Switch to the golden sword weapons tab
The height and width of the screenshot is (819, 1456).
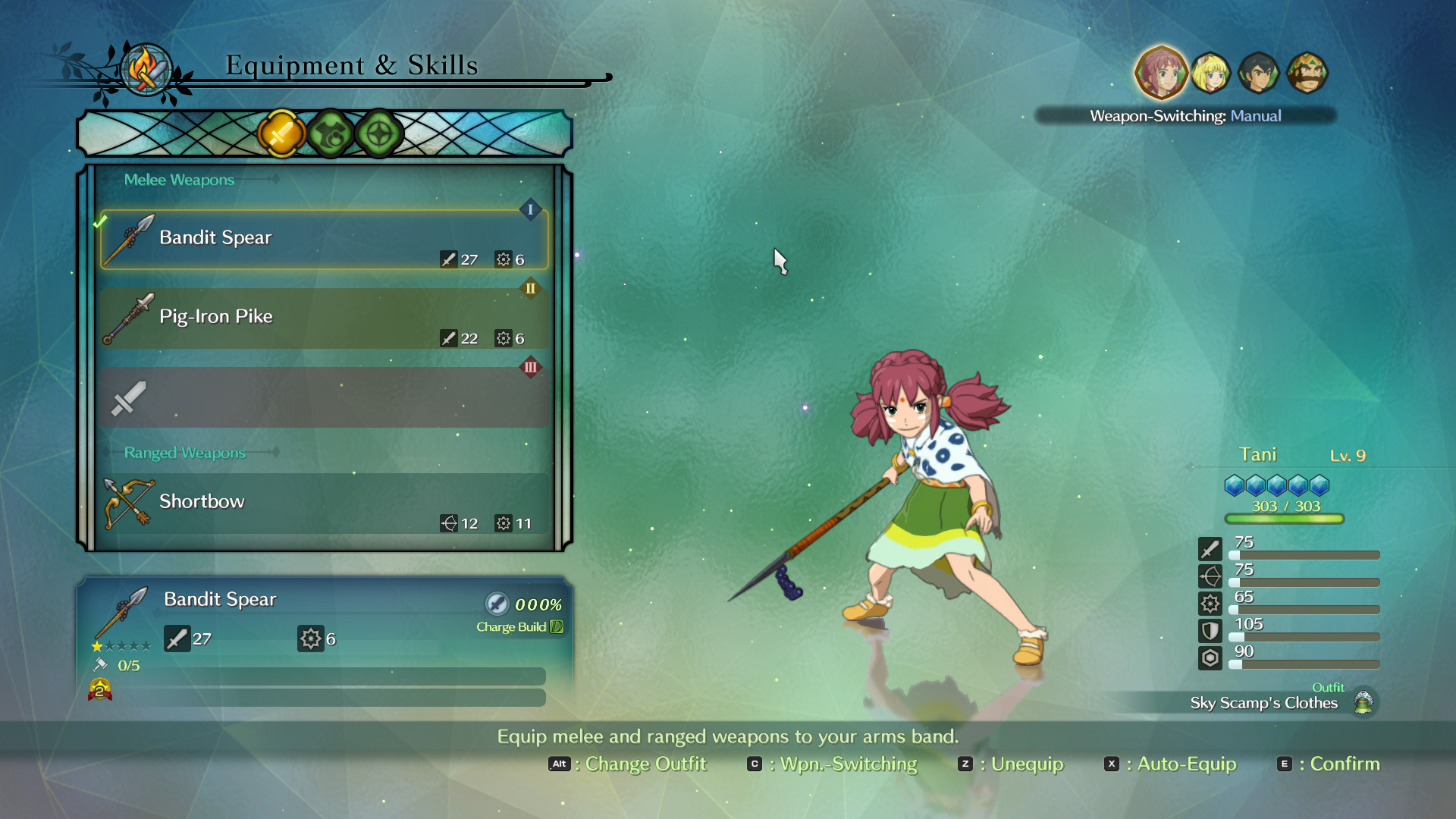point(281,134)
